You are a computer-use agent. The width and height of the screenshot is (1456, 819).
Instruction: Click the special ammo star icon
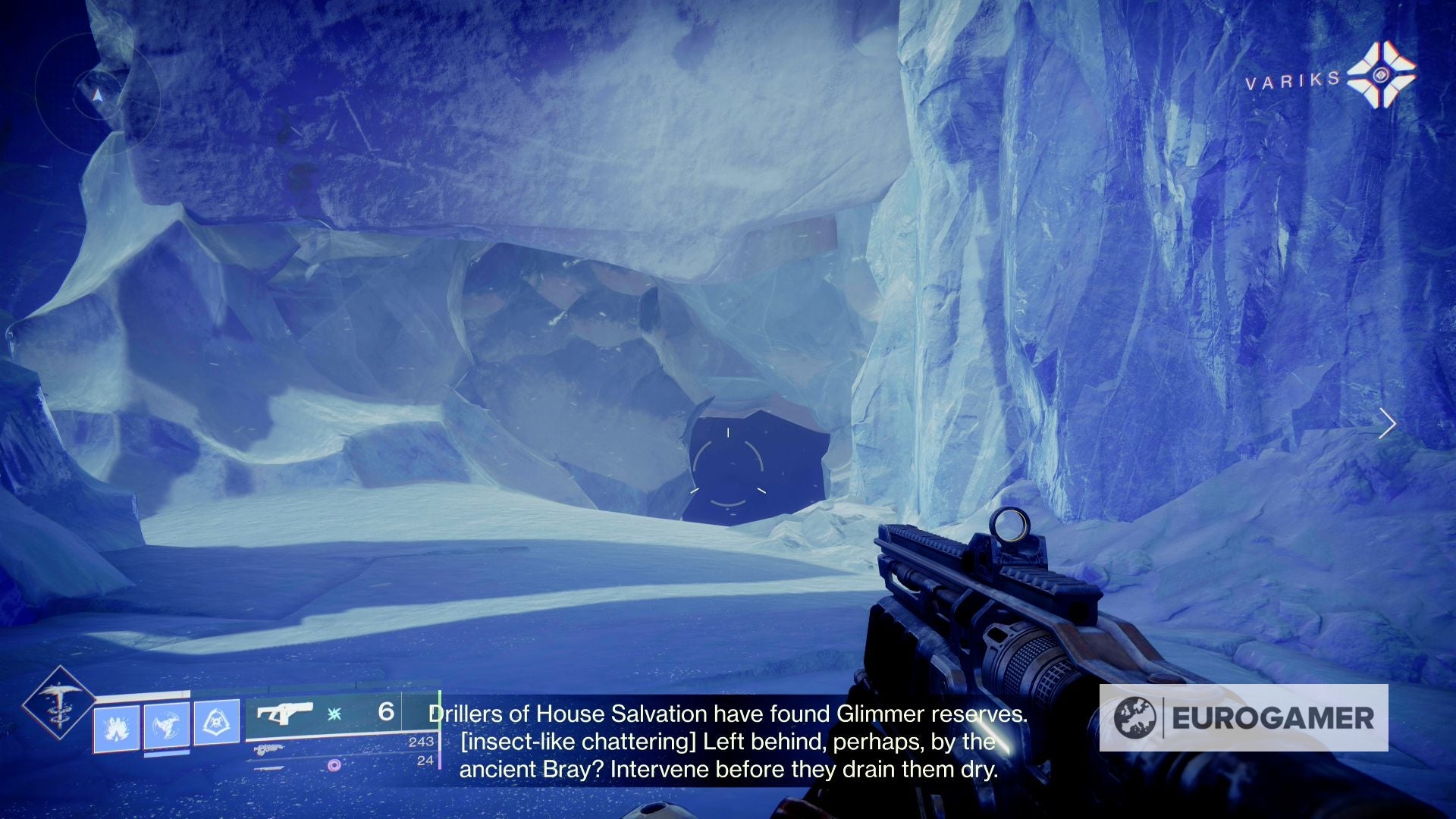pos(333,715)
